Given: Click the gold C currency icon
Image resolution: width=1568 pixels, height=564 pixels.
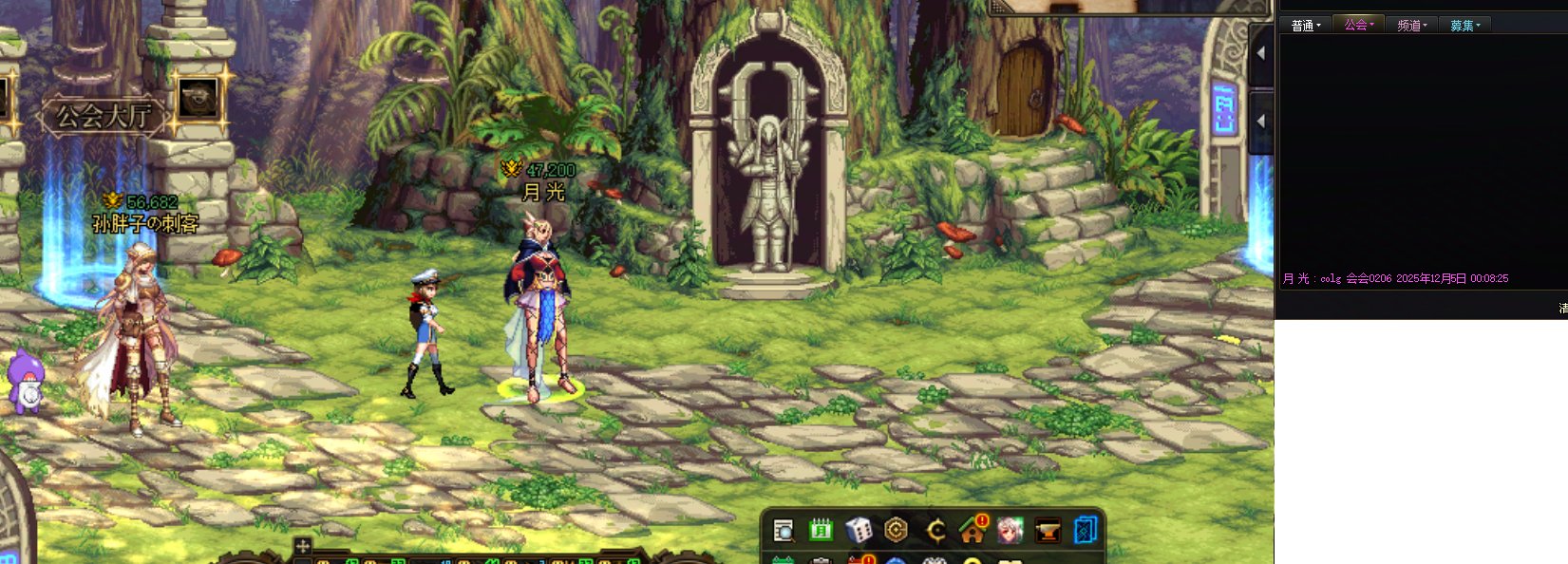Looking at the screenshot, I should point(935,530).
